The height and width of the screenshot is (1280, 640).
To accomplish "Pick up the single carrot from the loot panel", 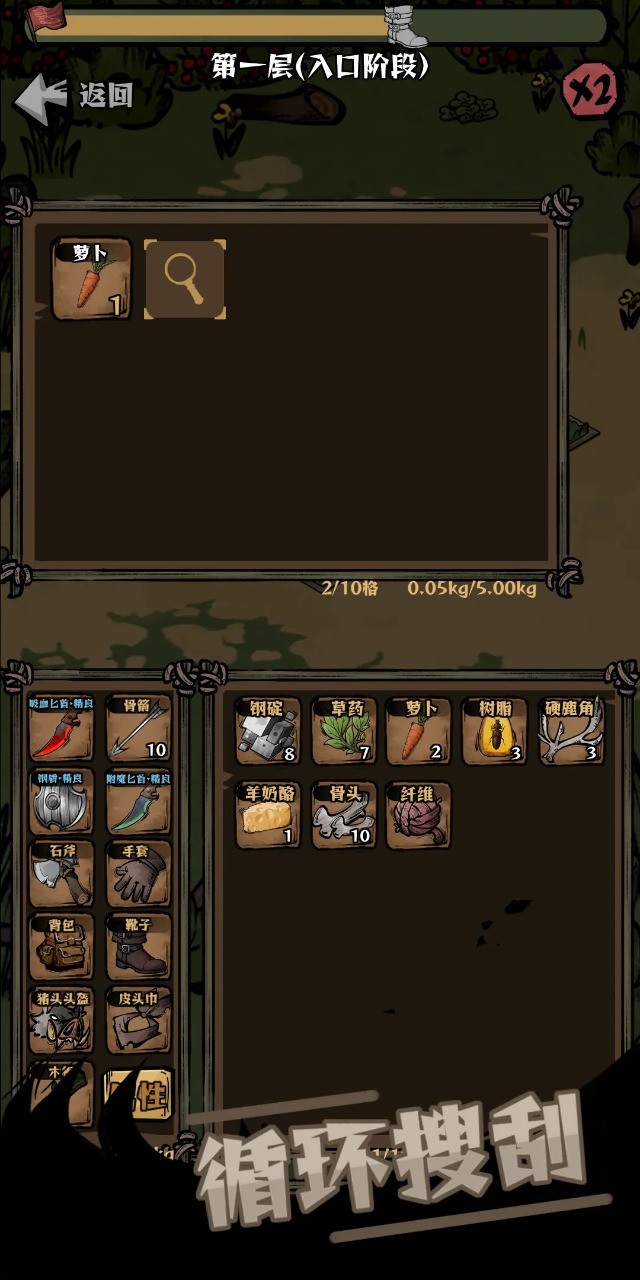I will click(x=91, y=280).
